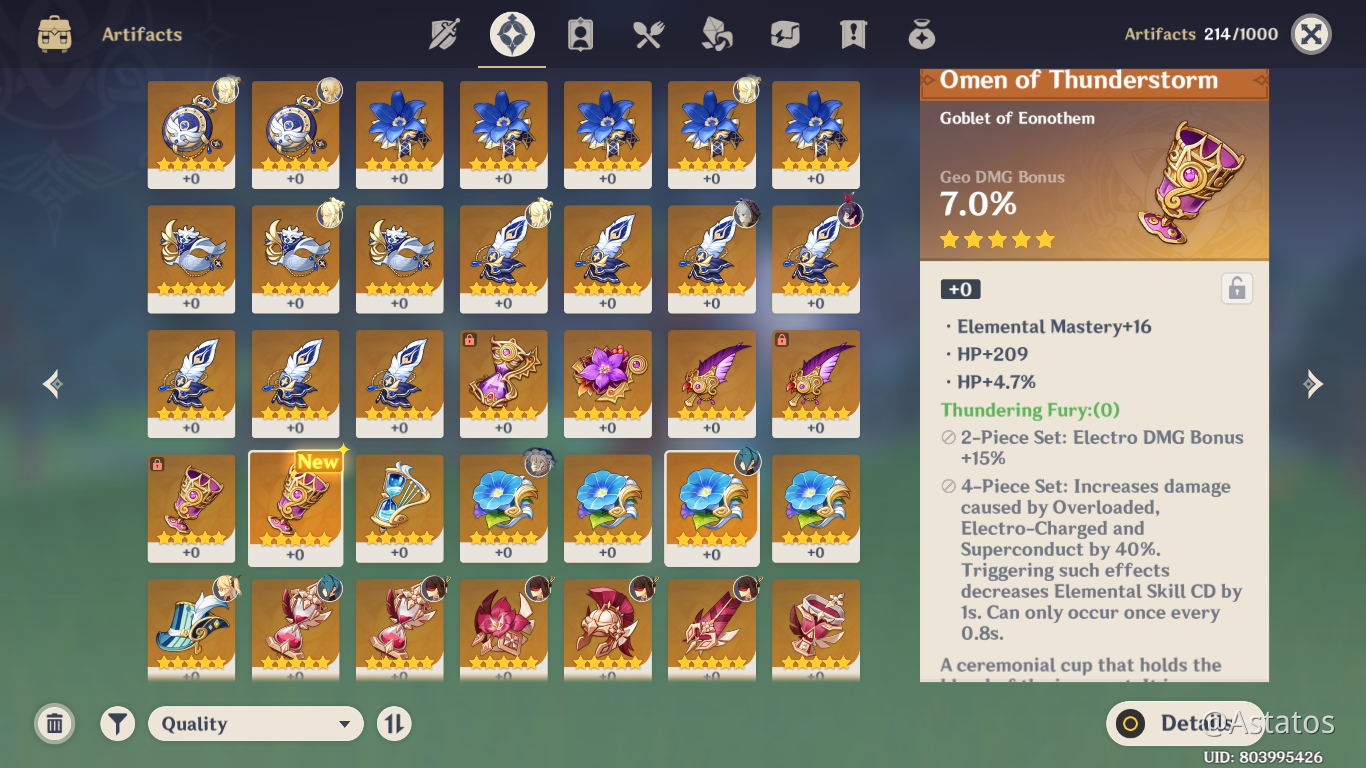Go to the next inventory page
The width and height of the screenshot is (1366, 768).
(1313, 383)
